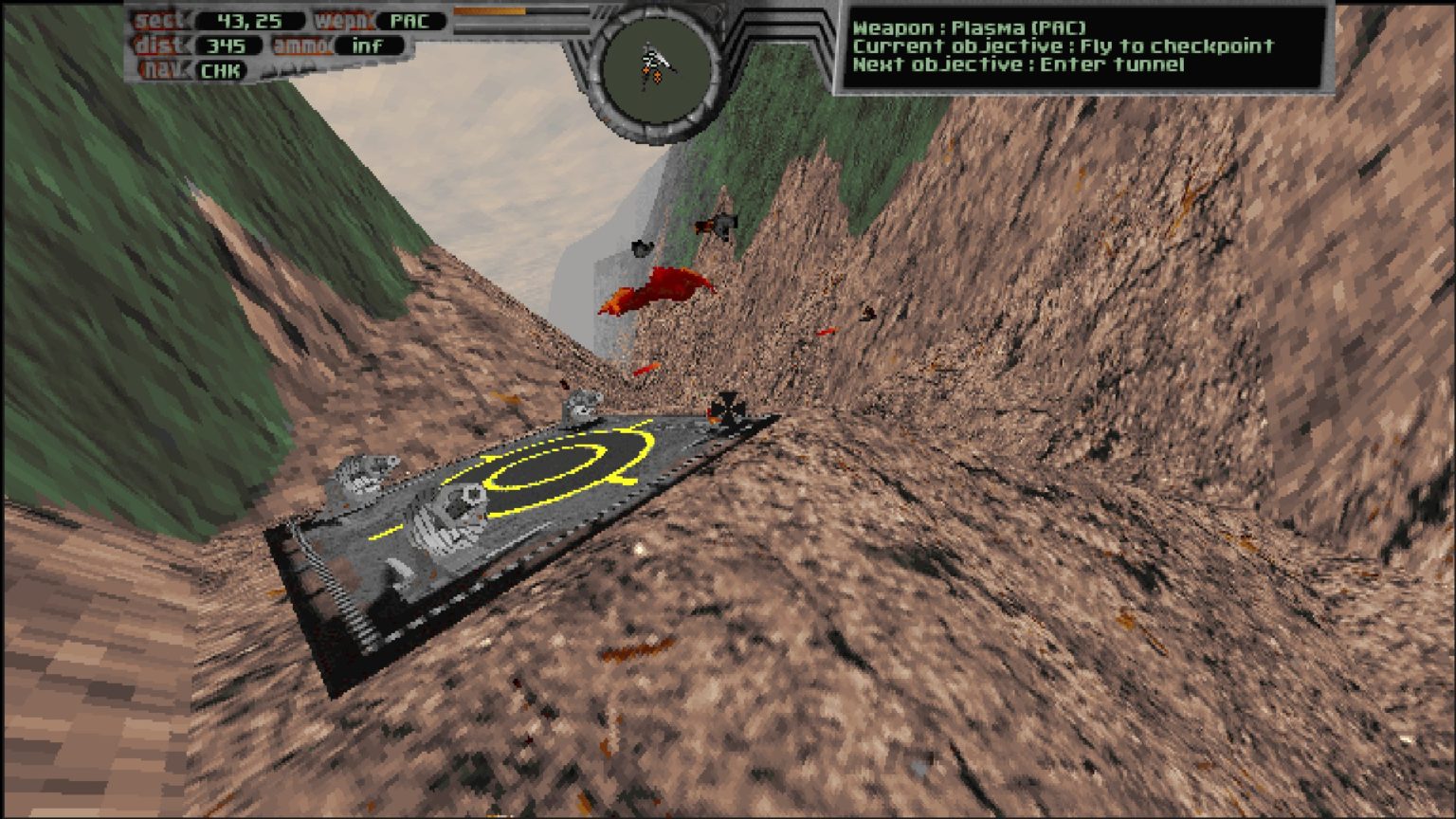
Task: Select the PAC weapon indicator
Action: coord(410,21)
